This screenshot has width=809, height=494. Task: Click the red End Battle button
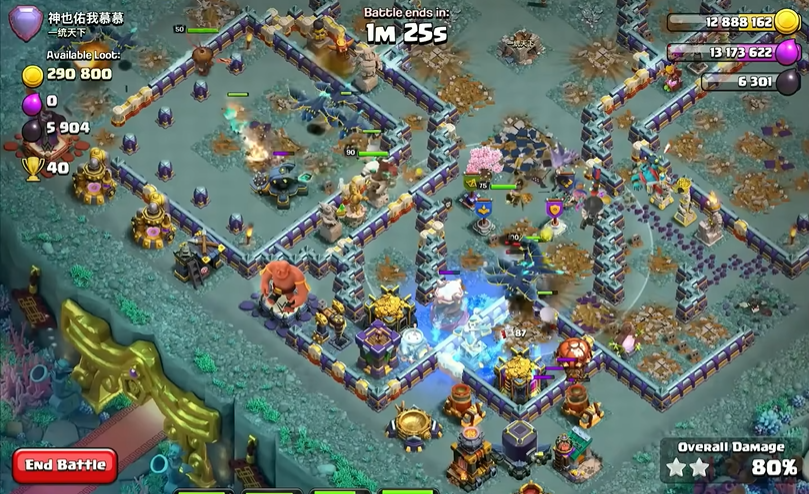tap(65, 465)
